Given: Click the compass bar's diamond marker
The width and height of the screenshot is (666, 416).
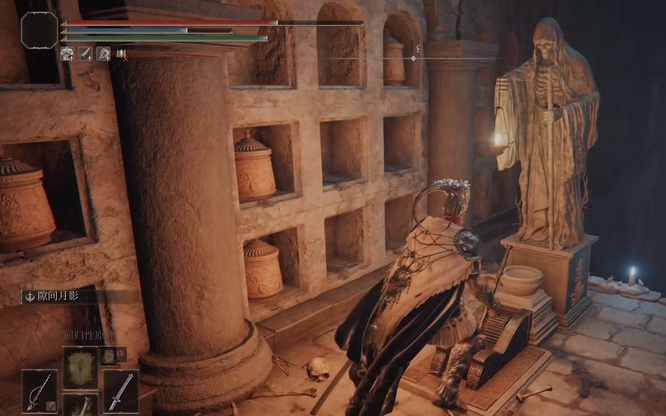Looking at the screenshot, I should coord(413,58).
